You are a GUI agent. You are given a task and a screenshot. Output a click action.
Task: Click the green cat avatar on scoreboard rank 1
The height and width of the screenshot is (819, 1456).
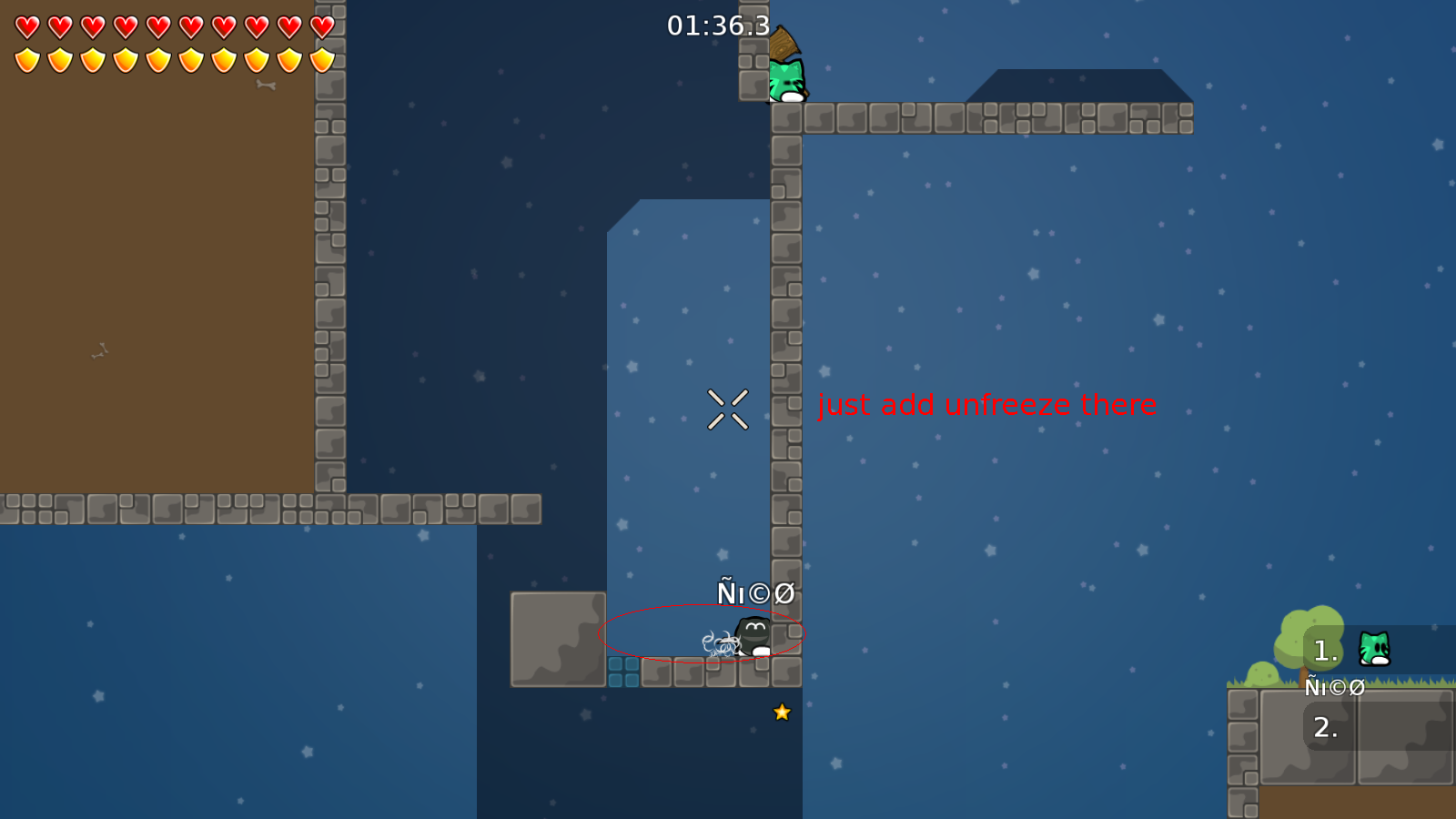1374,648
